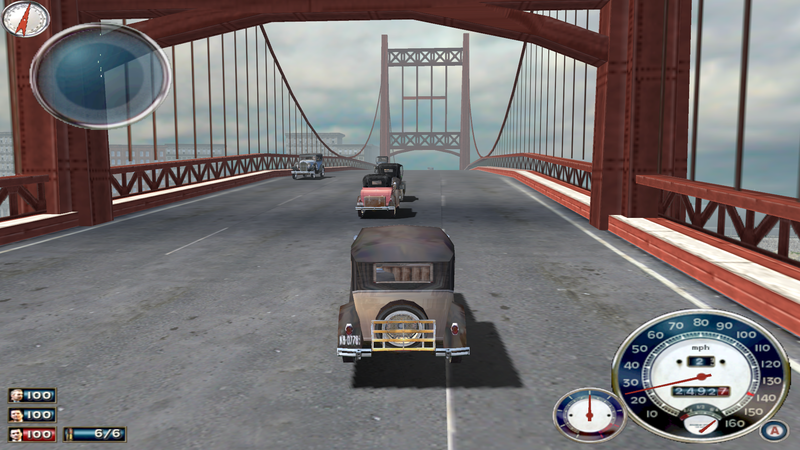The image size is (800, 450).
Task: Select the compass icon above the radar
Action: pyautogui.click(x=27, y=18)
